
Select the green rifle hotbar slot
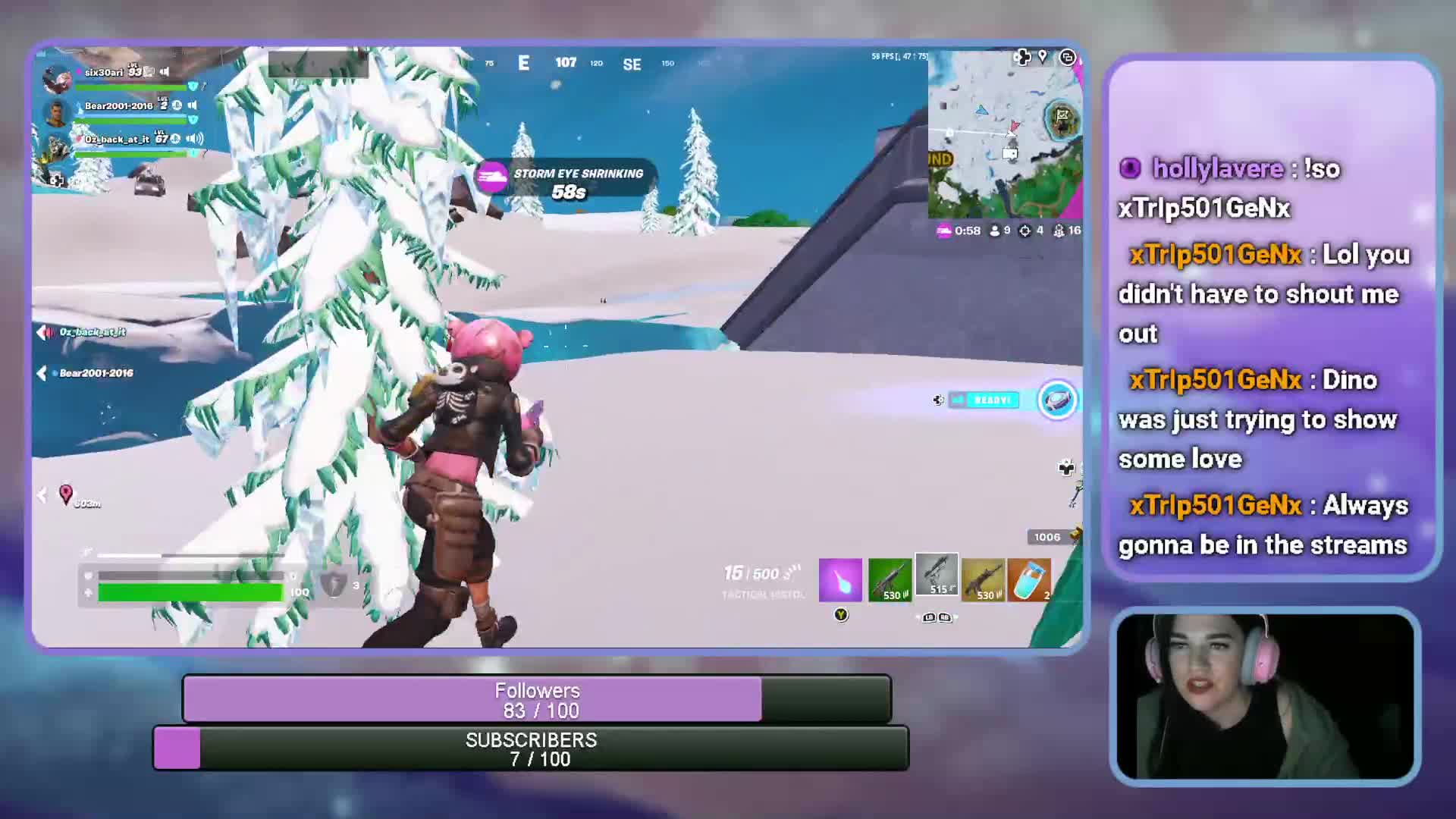(890, 580)
